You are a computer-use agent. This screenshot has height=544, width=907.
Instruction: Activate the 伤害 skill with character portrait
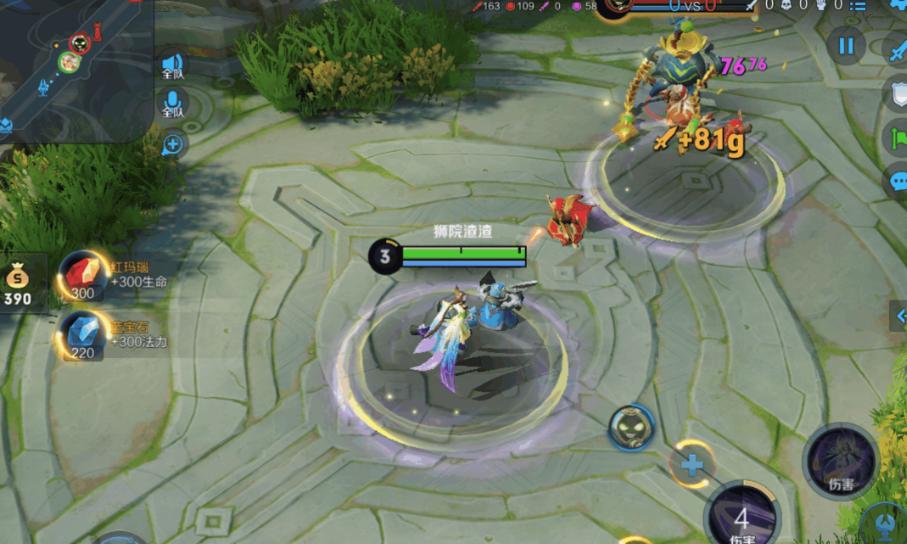(x=840, y=461)
